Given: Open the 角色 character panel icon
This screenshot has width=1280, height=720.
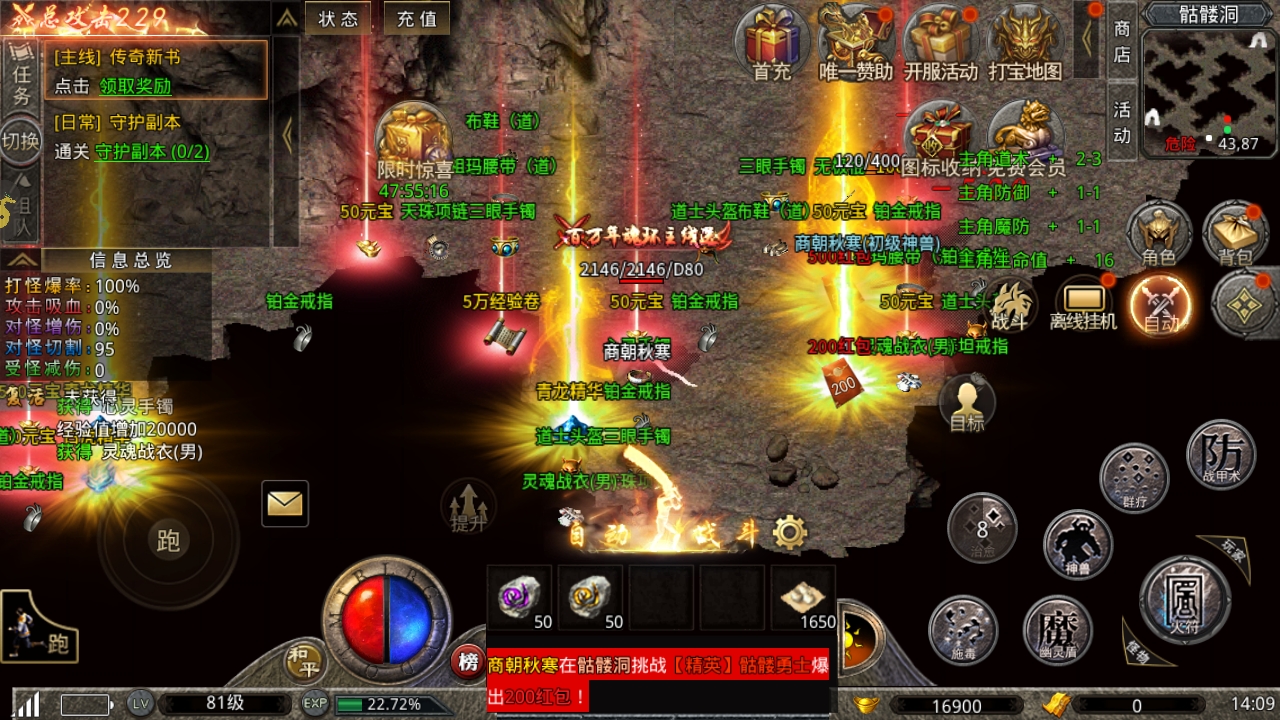Looking at the screenshot, I should (x=1158, y=231).
